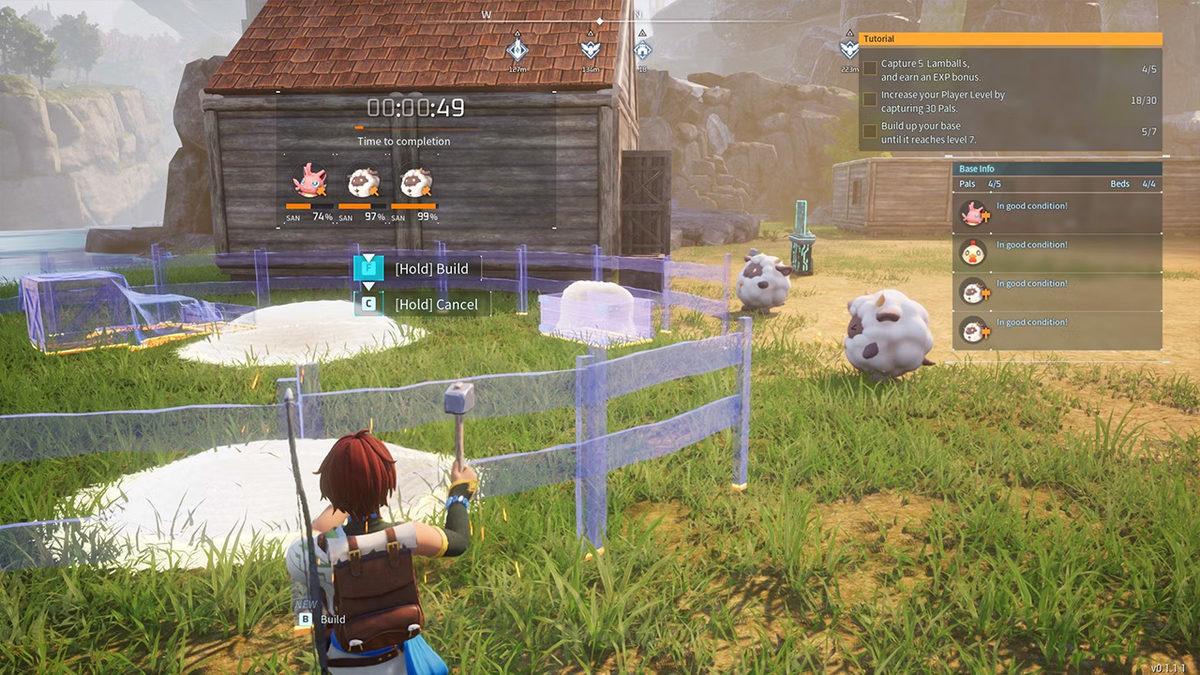Select the compass marker showing 136m
This screenshot has width=1200, height=675.
point(591,48)
